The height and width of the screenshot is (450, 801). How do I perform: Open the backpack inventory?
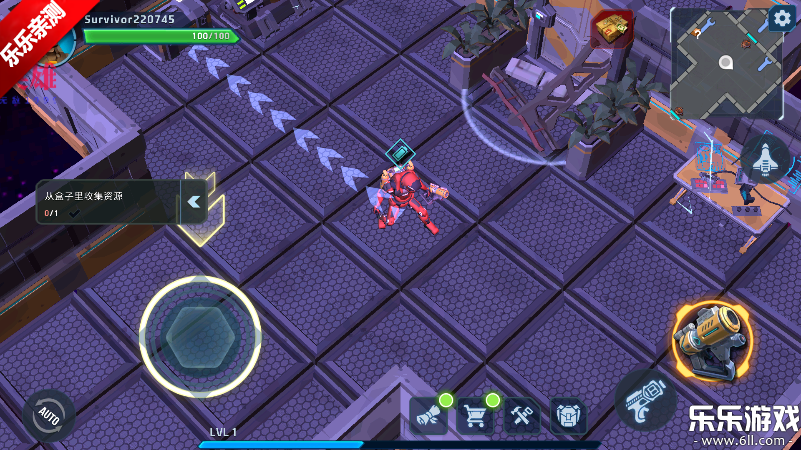click(568, 415)
